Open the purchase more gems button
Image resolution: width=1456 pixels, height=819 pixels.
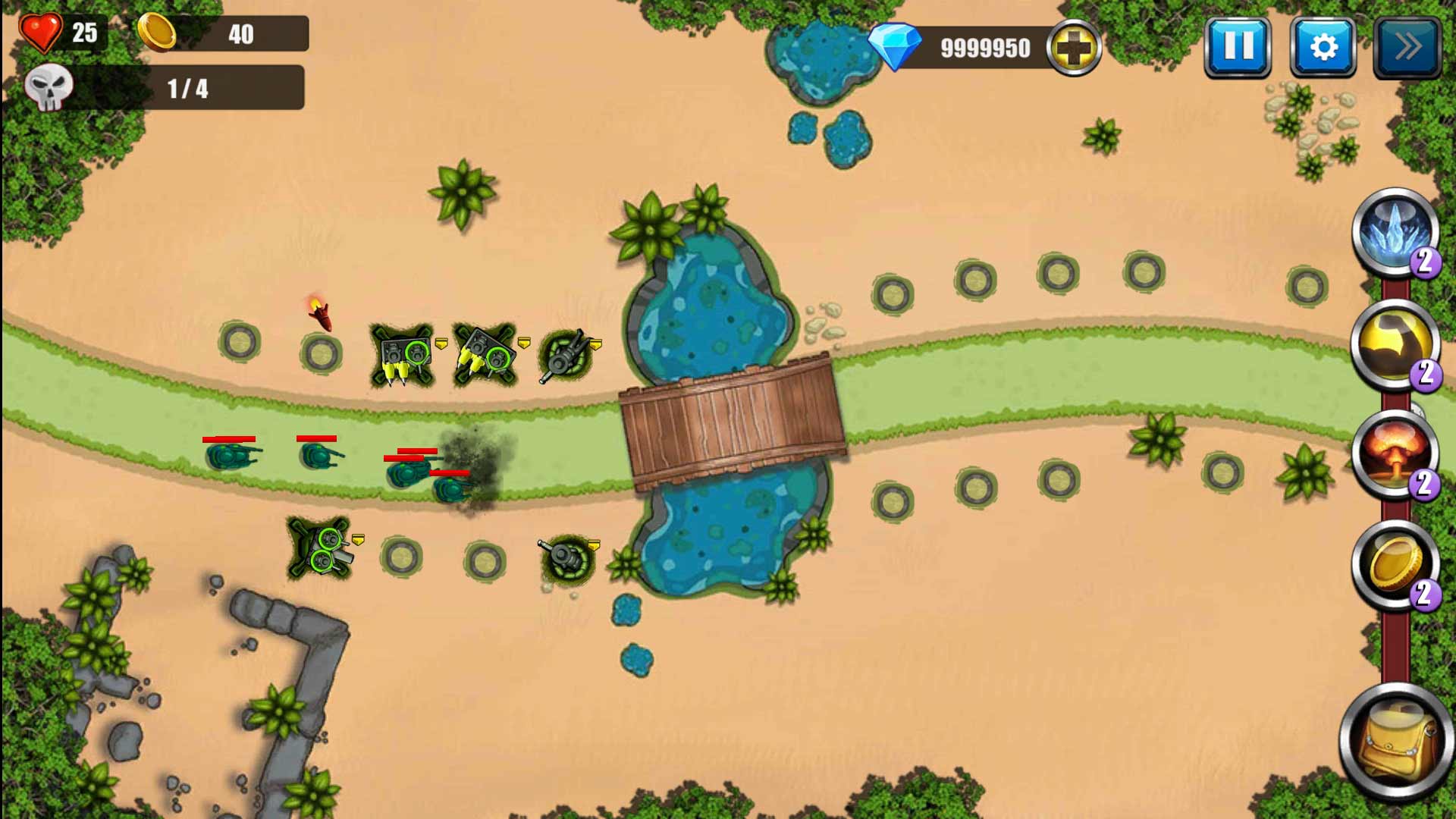click(1072, 48)
